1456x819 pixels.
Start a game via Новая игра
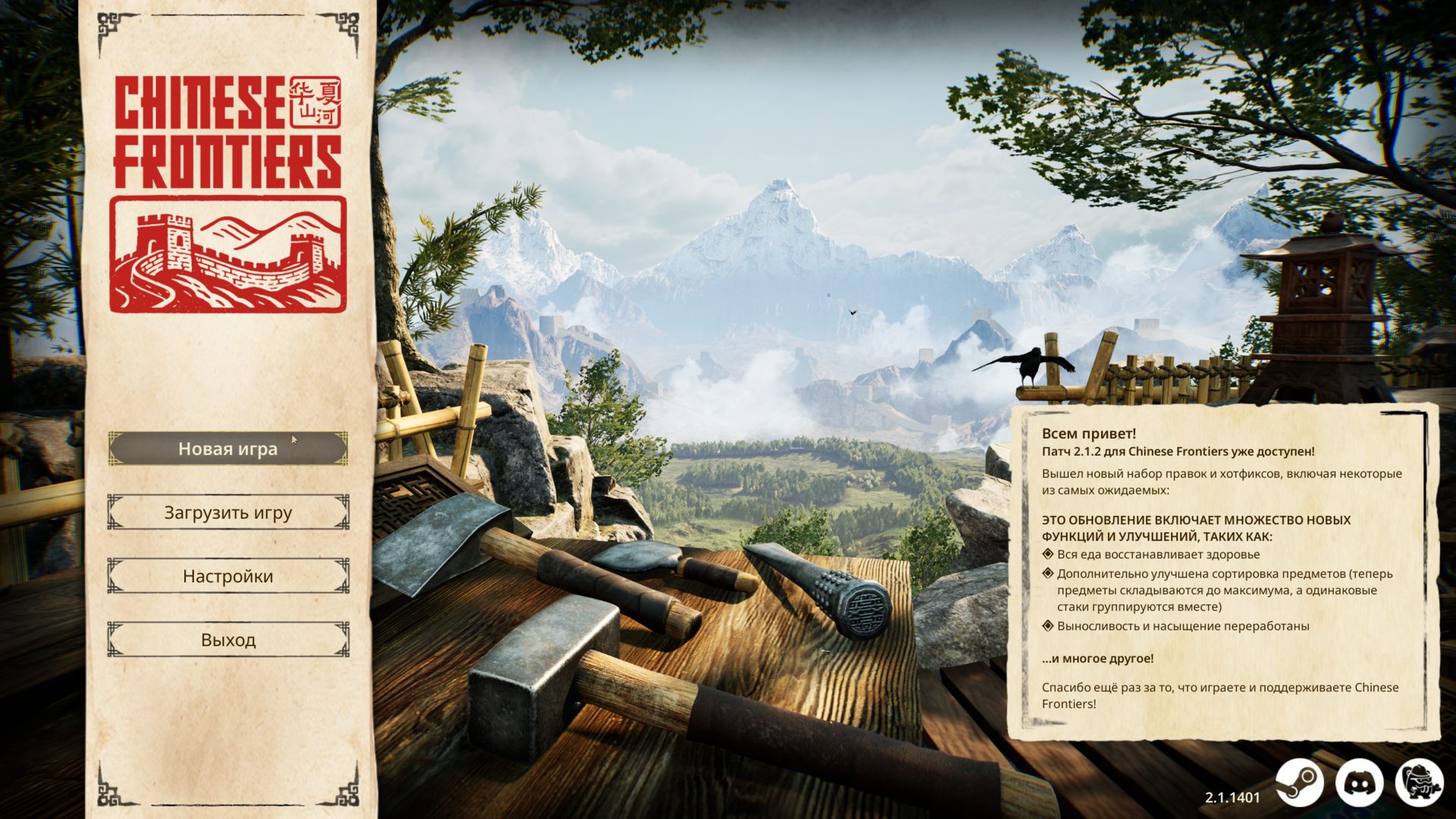[227, 448]
